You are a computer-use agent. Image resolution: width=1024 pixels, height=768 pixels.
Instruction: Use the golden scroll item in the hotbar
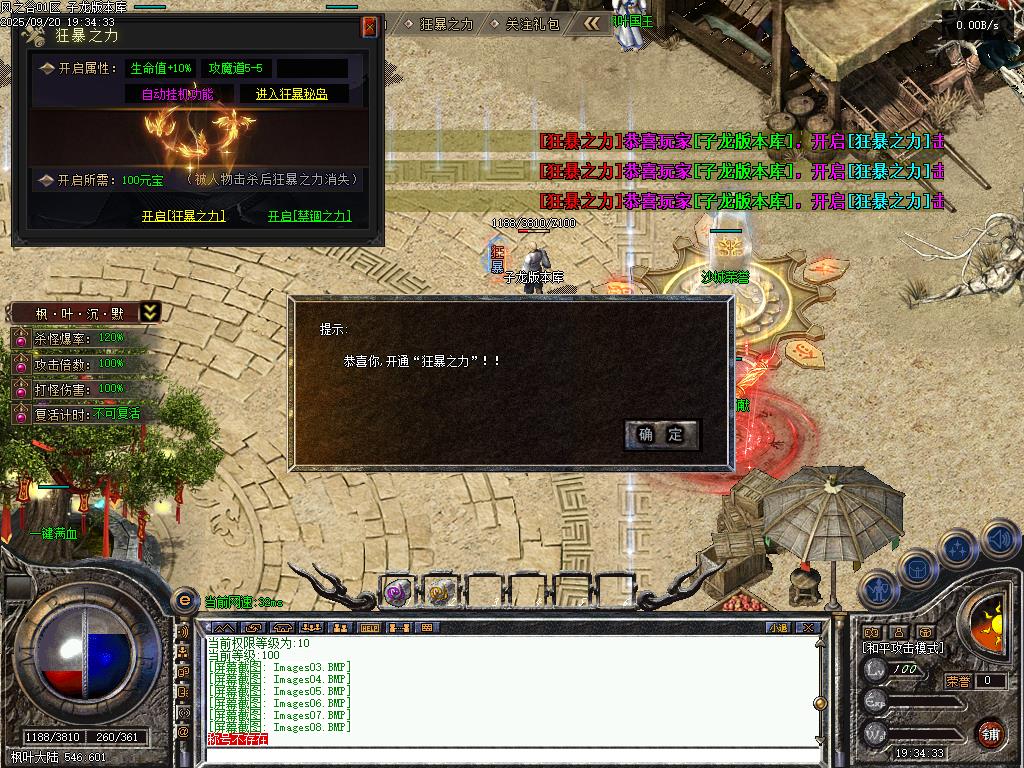pos(438,593)
